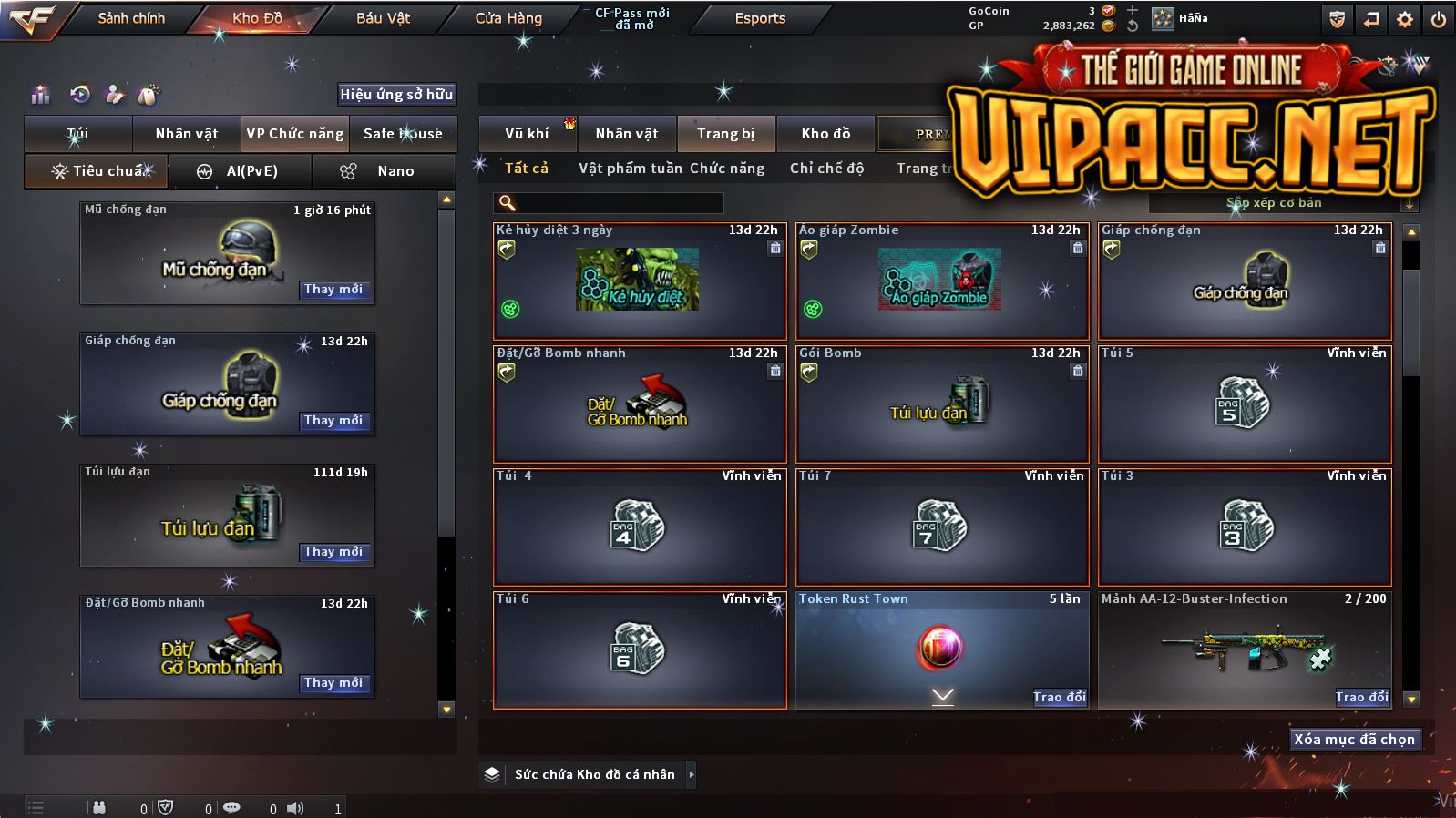1456x818 pixels.
Task: Click Xóa mục đã chọn button
Action: pyautogui.click(x=1354, y=740)
